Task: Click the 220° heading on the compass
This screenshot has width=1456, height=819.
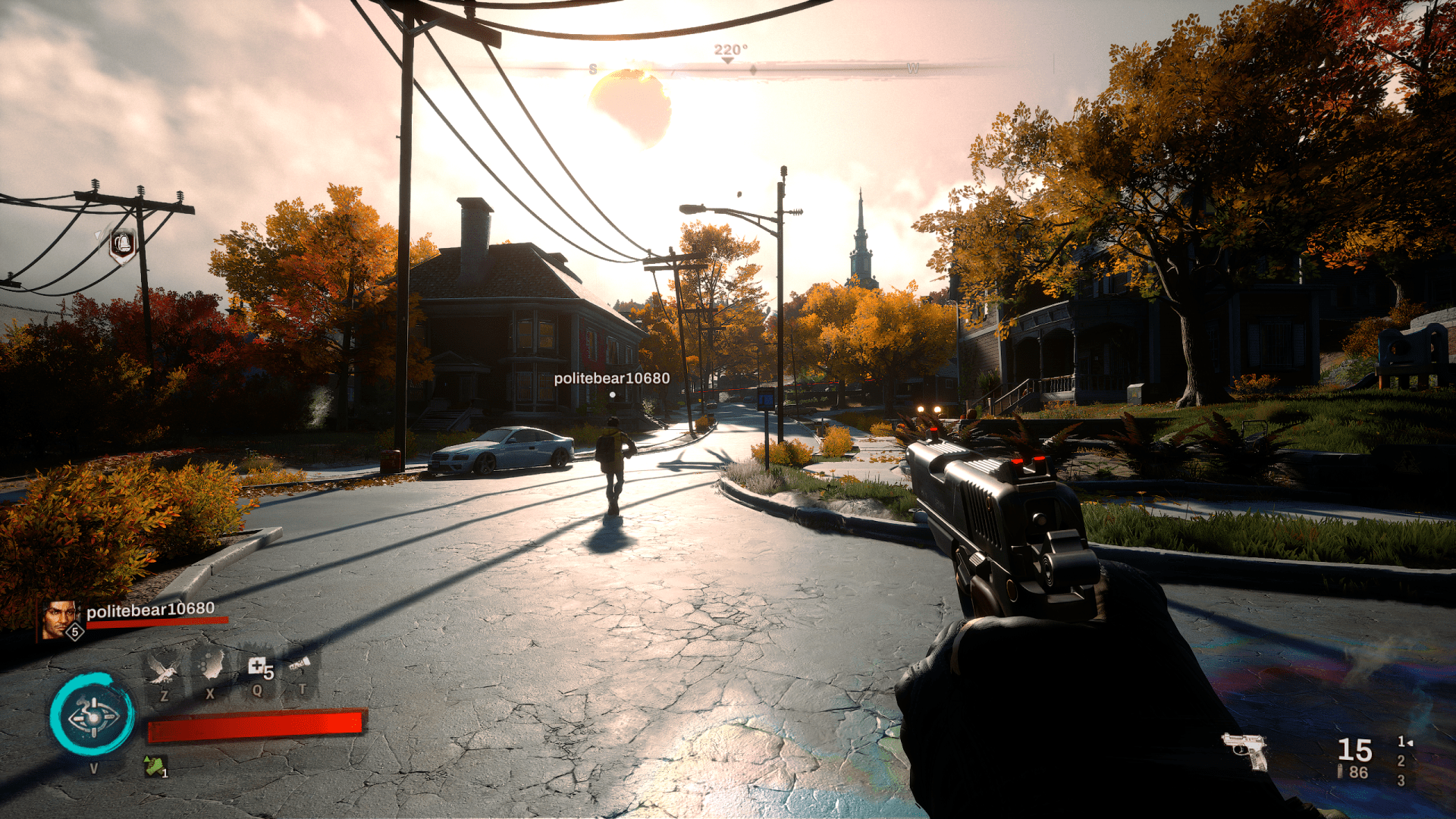Action: tap(730, 48)
